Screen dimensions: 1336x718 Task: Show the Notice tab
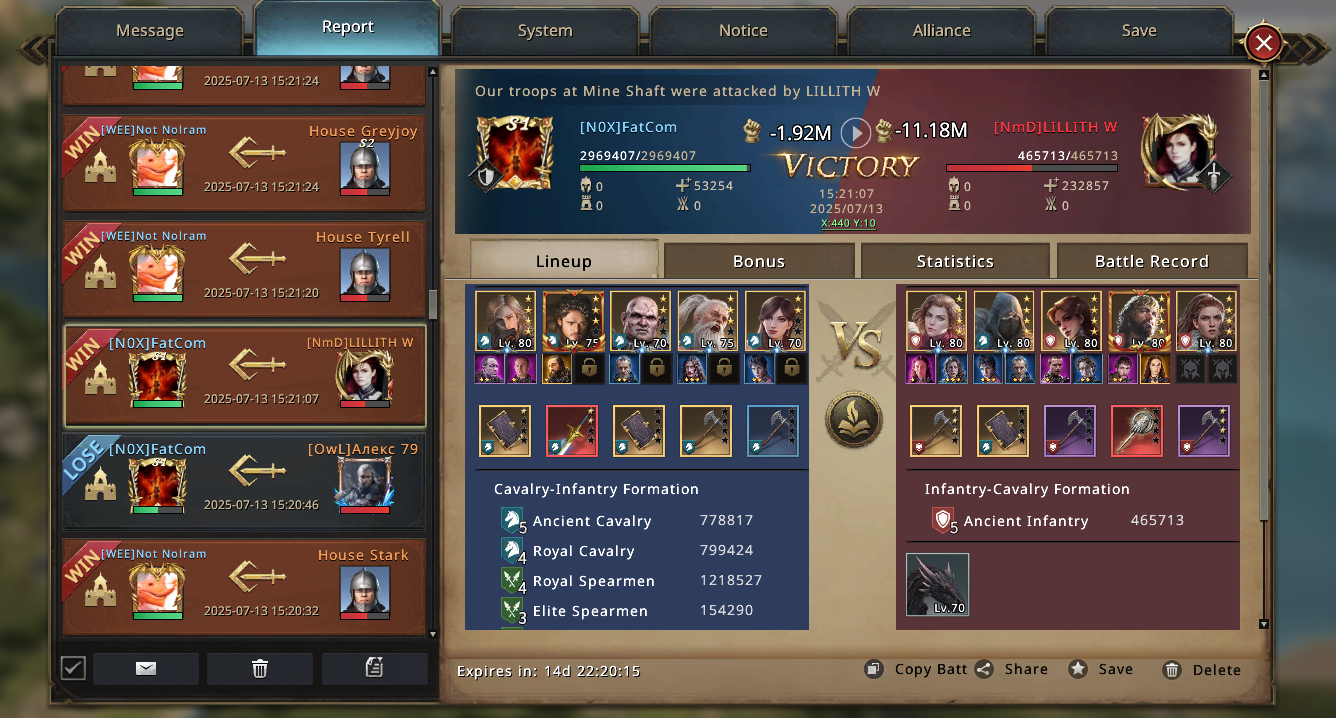tap(743, 31)
